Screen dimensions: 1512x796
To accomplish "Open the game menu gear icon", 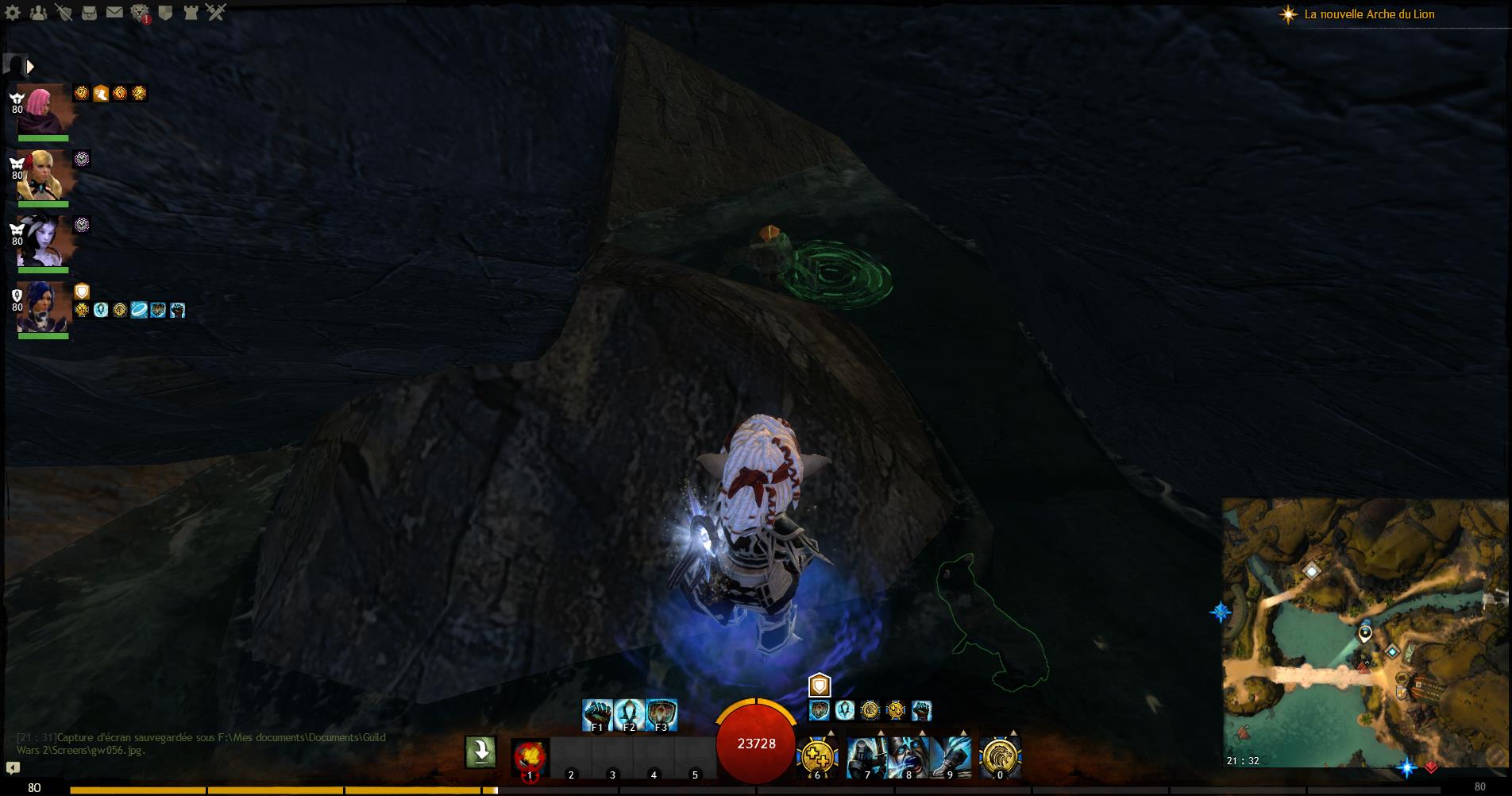I will (x=13, y=12).
